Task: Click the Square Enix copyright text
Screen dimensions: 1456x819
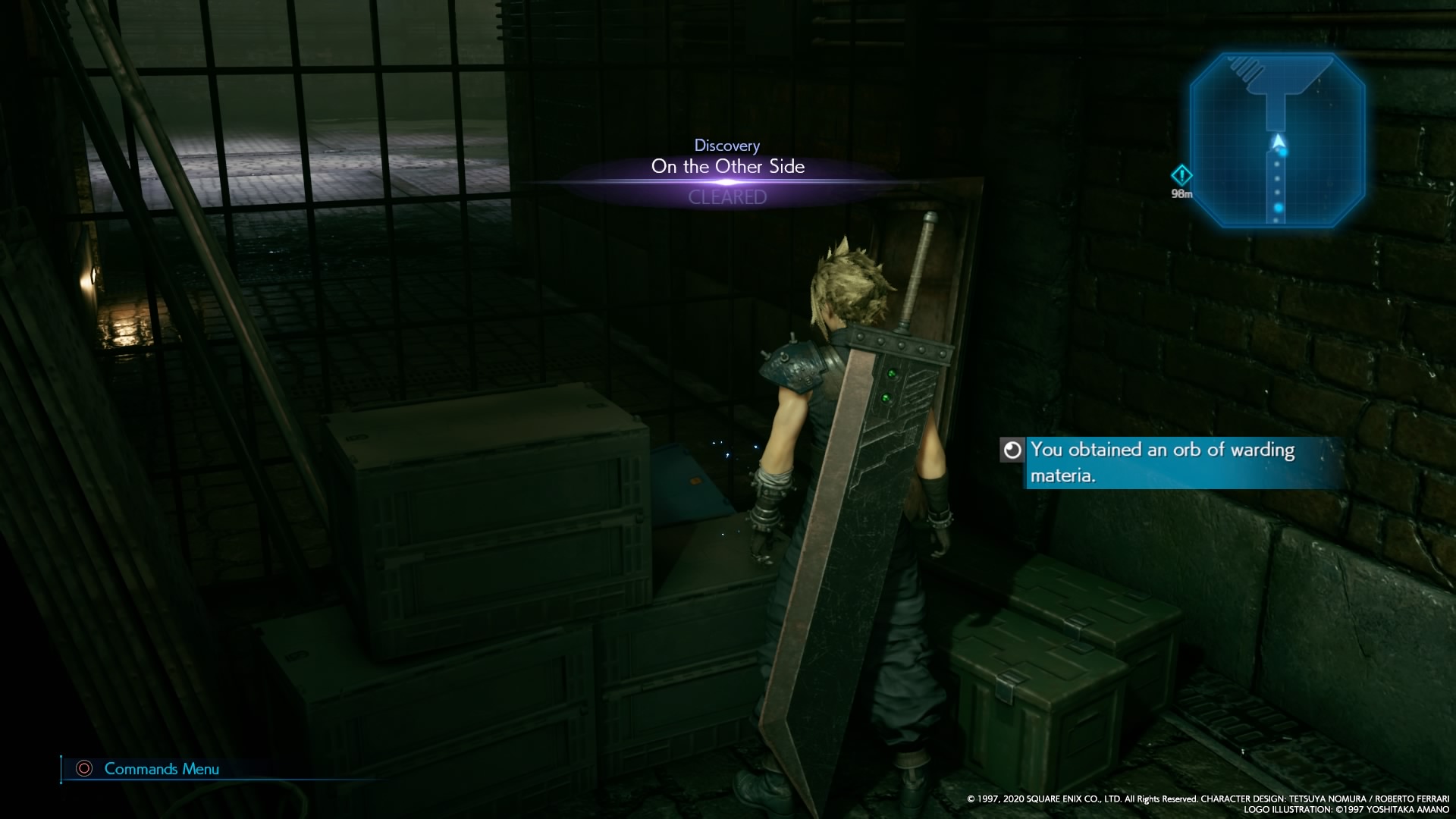Action: (1206, 798)
